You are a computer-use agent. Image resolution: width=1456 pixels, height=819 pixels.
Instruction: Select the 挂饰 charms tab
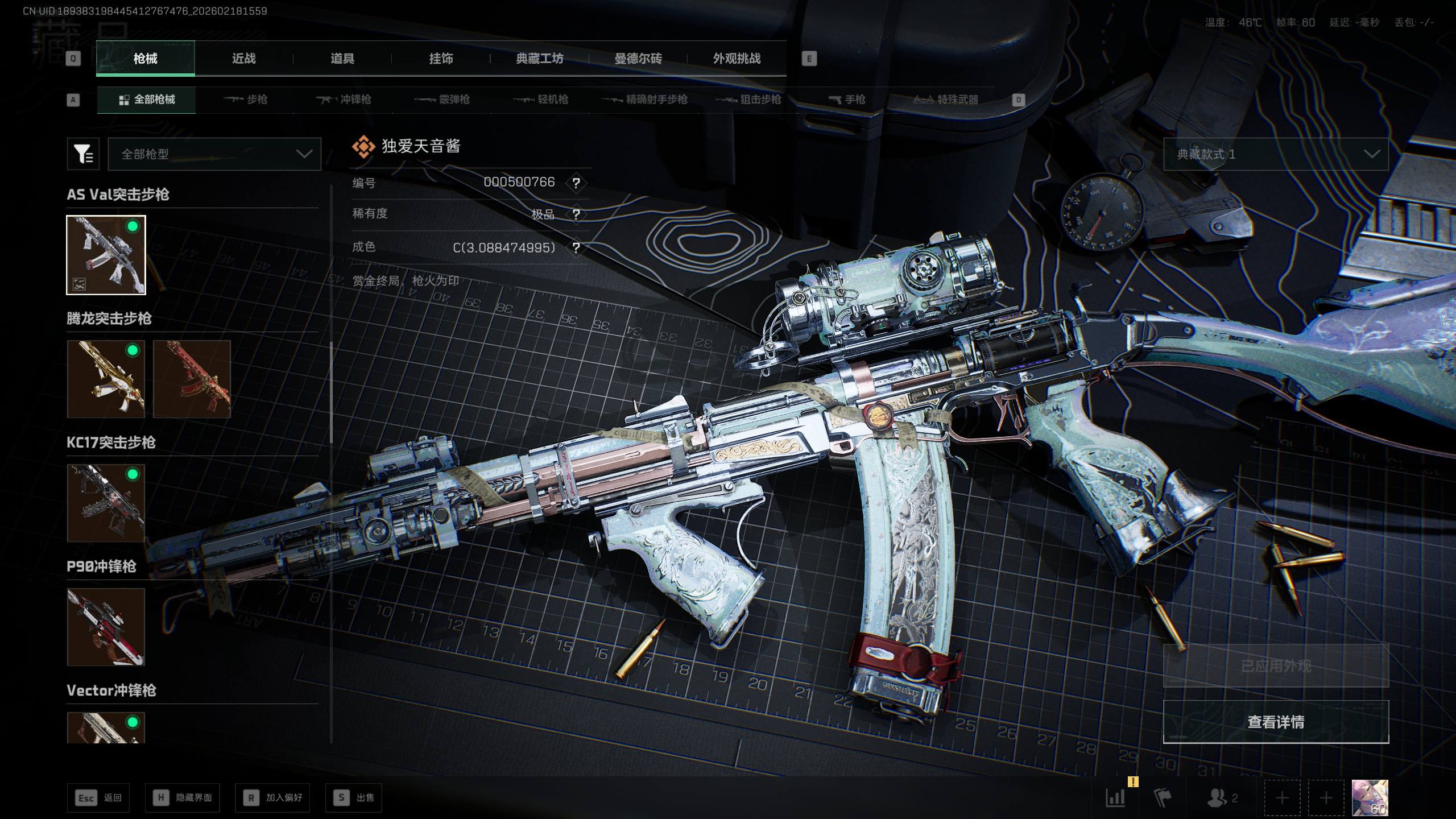pos(441,59)
